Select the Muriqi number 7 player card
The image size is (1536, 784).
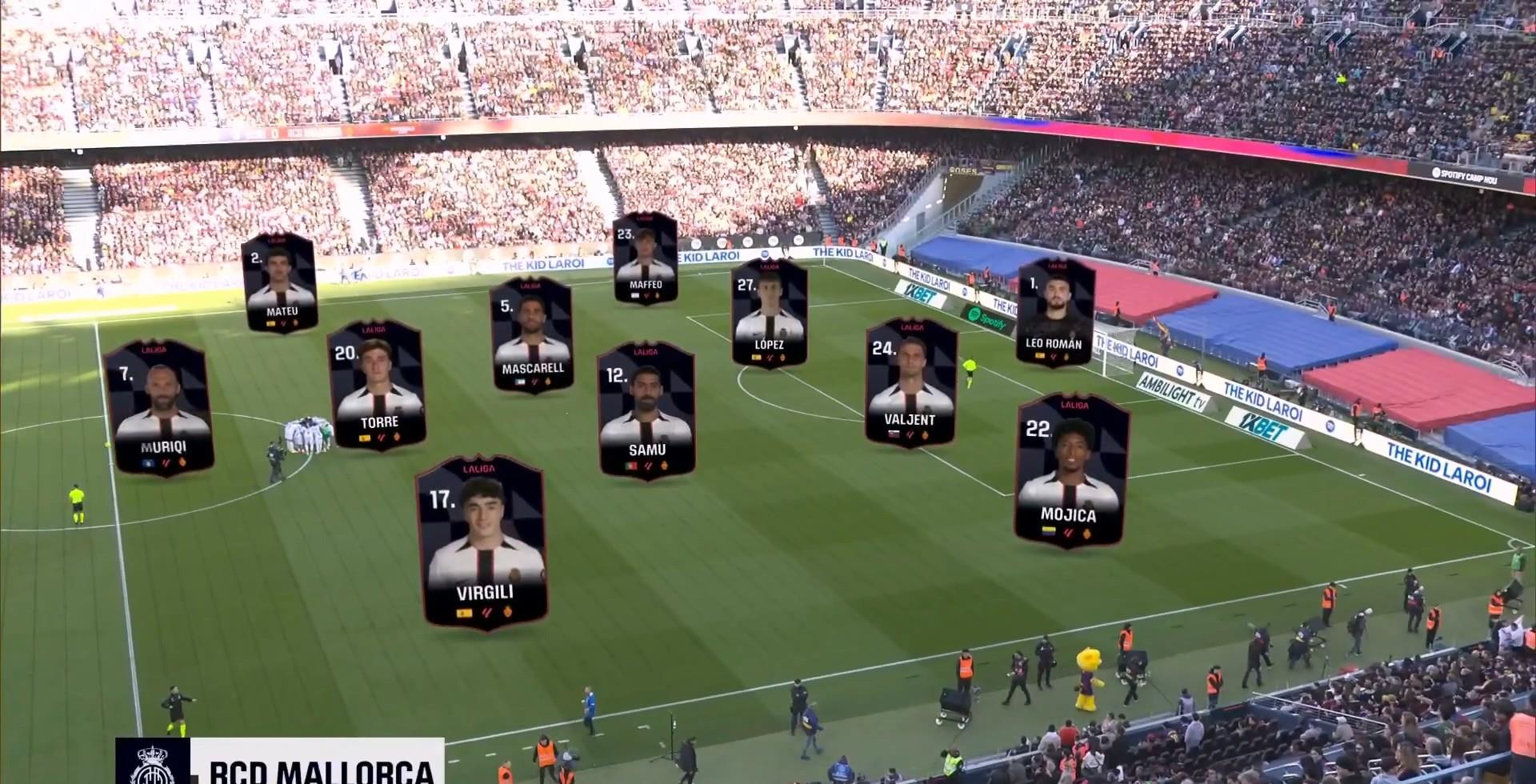(x=159, y=408)
